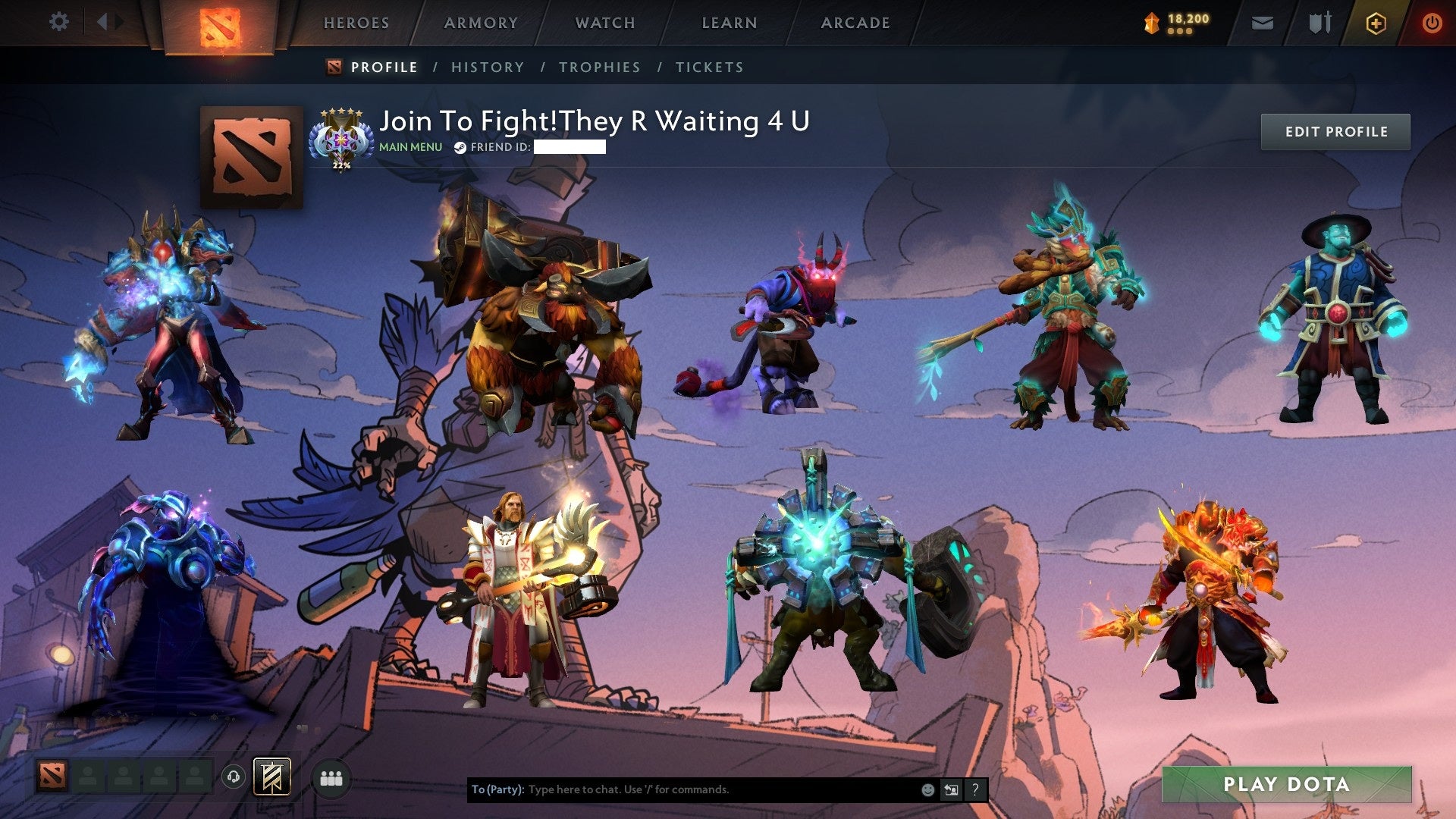Switch to the HISTORY tab
This screenshot has height=819, width=1456.
(487, 67)
